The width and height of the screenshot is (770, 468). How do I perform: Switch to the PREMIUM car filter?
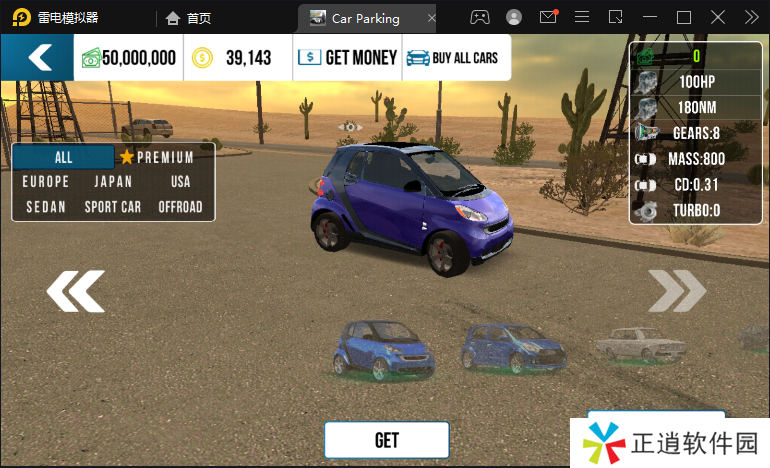[157, 157]
